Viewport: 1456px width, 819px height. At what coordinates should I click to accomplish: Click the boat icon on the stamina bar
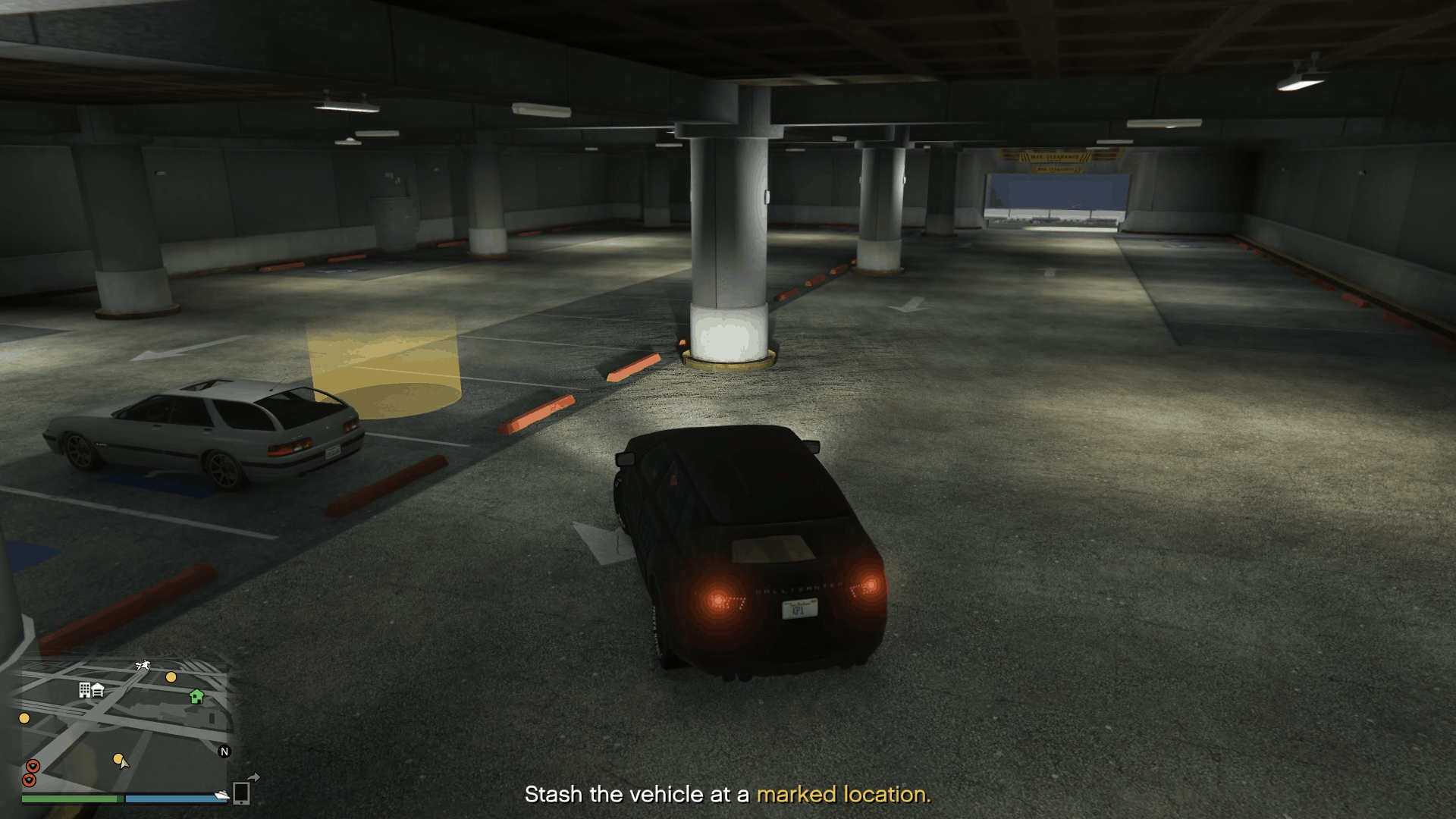click(x=221, y=793)
